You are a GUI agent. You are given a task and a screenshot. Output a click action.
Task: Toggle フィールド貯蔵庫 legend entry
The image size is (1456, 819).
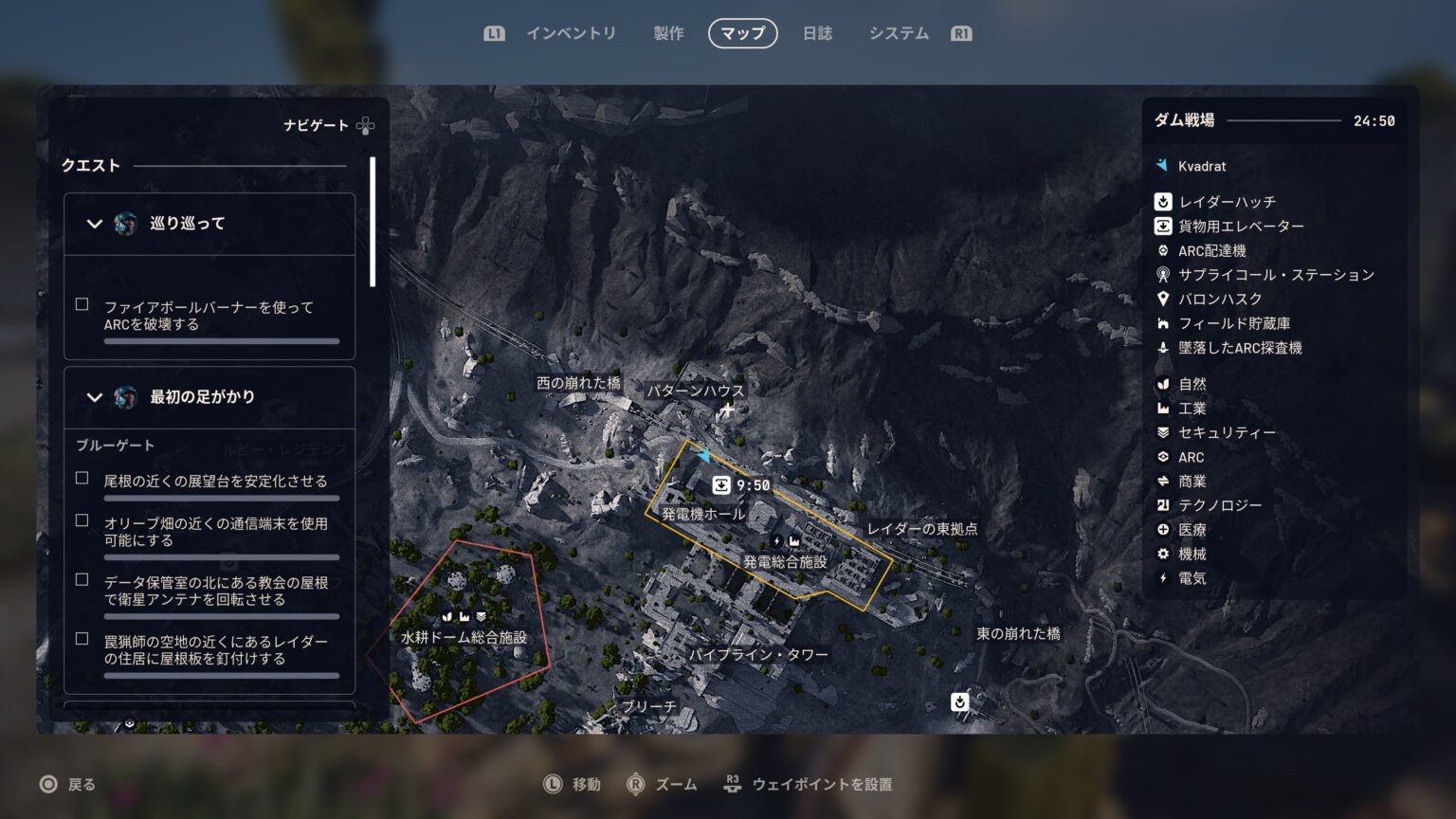coord(1233,323)
